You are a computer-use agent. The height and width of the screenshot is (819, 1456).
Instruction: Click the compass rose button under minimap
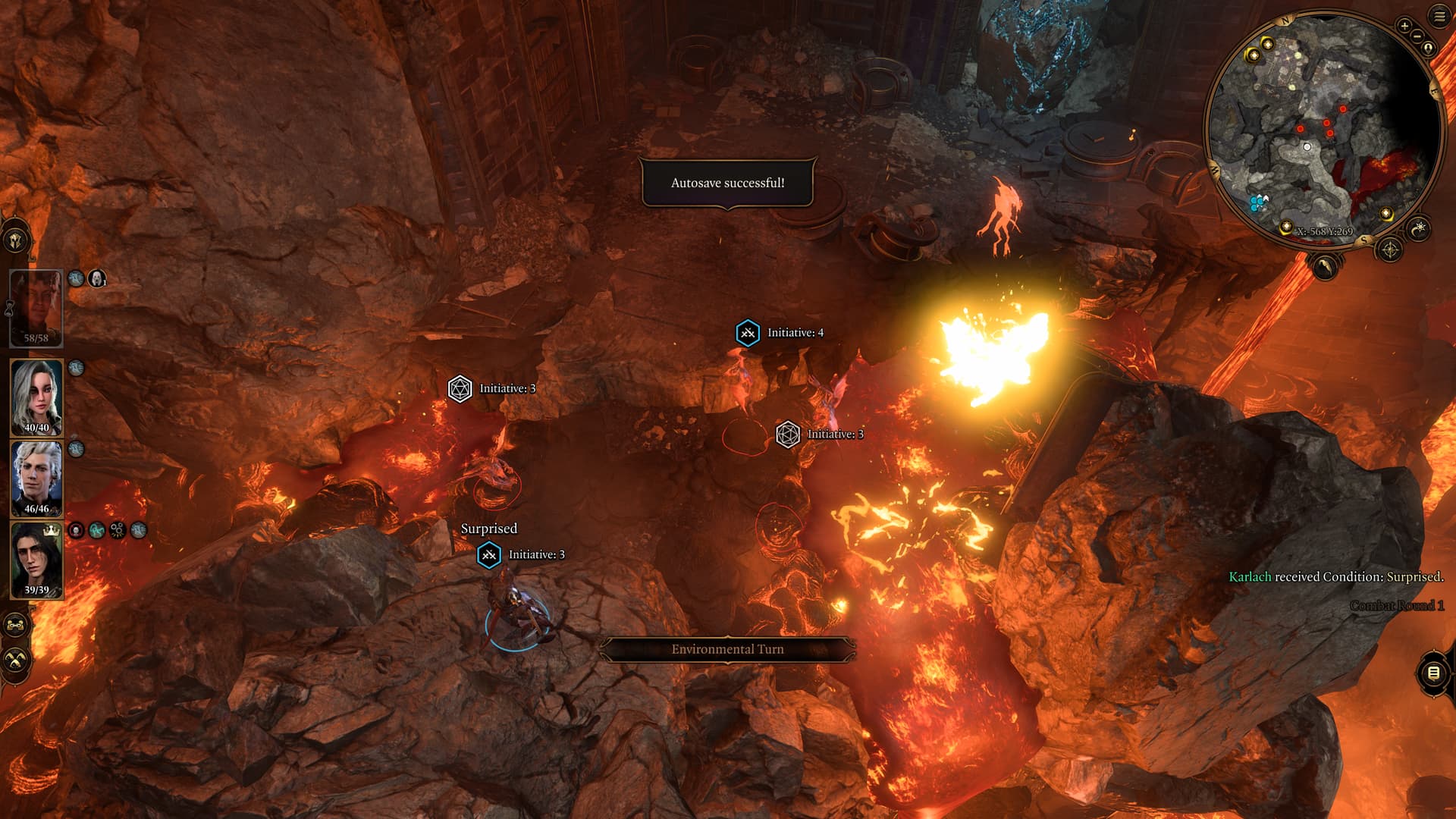(1389, 249)
